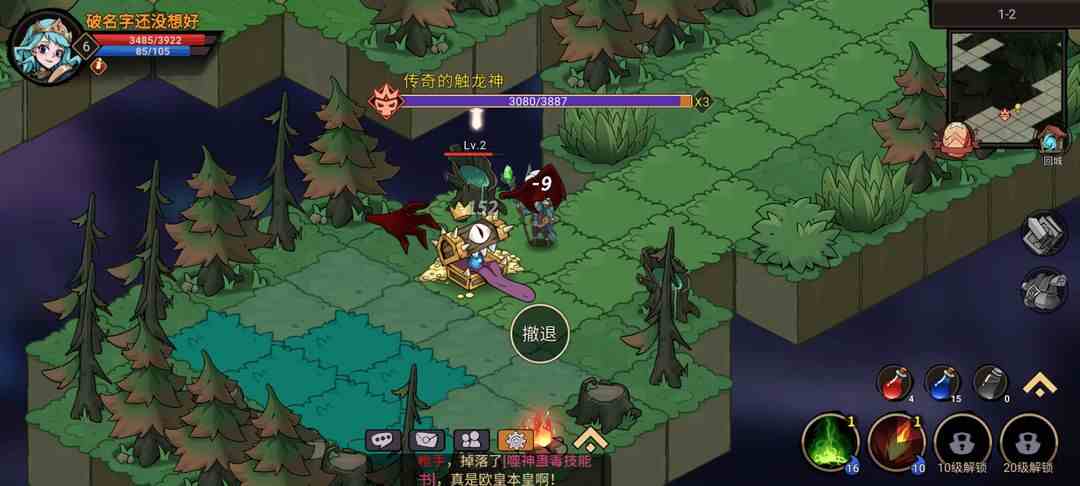Open the friends list icon
1080x486 pixels.
click(x=471, y=440)
